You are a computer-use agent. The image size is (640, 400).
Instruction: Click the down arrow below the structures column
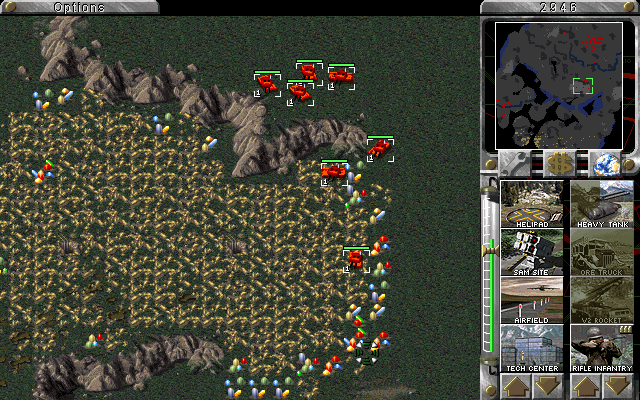(549, 386)
